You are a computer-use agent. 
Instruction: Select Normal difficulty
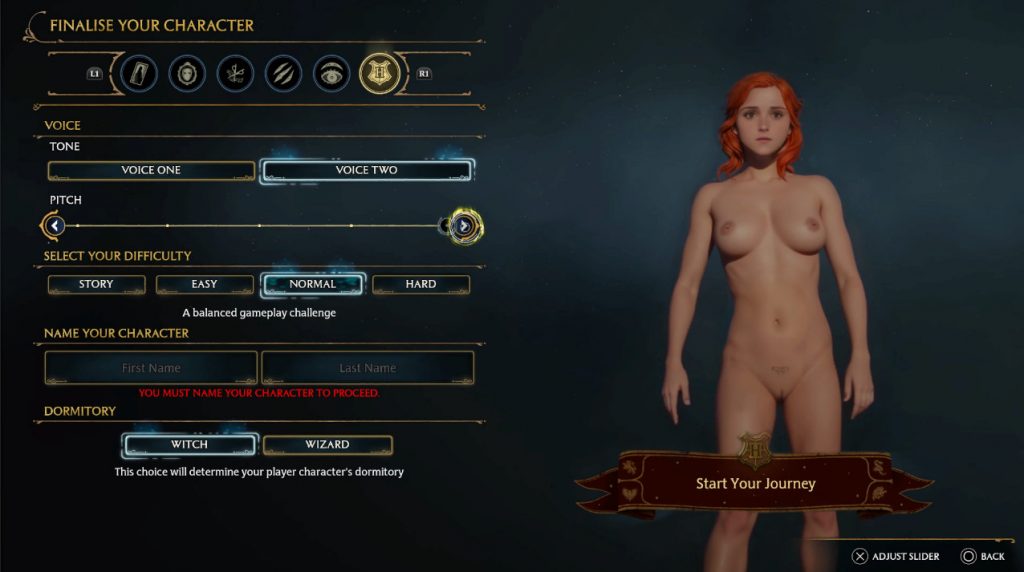(312, 285)
